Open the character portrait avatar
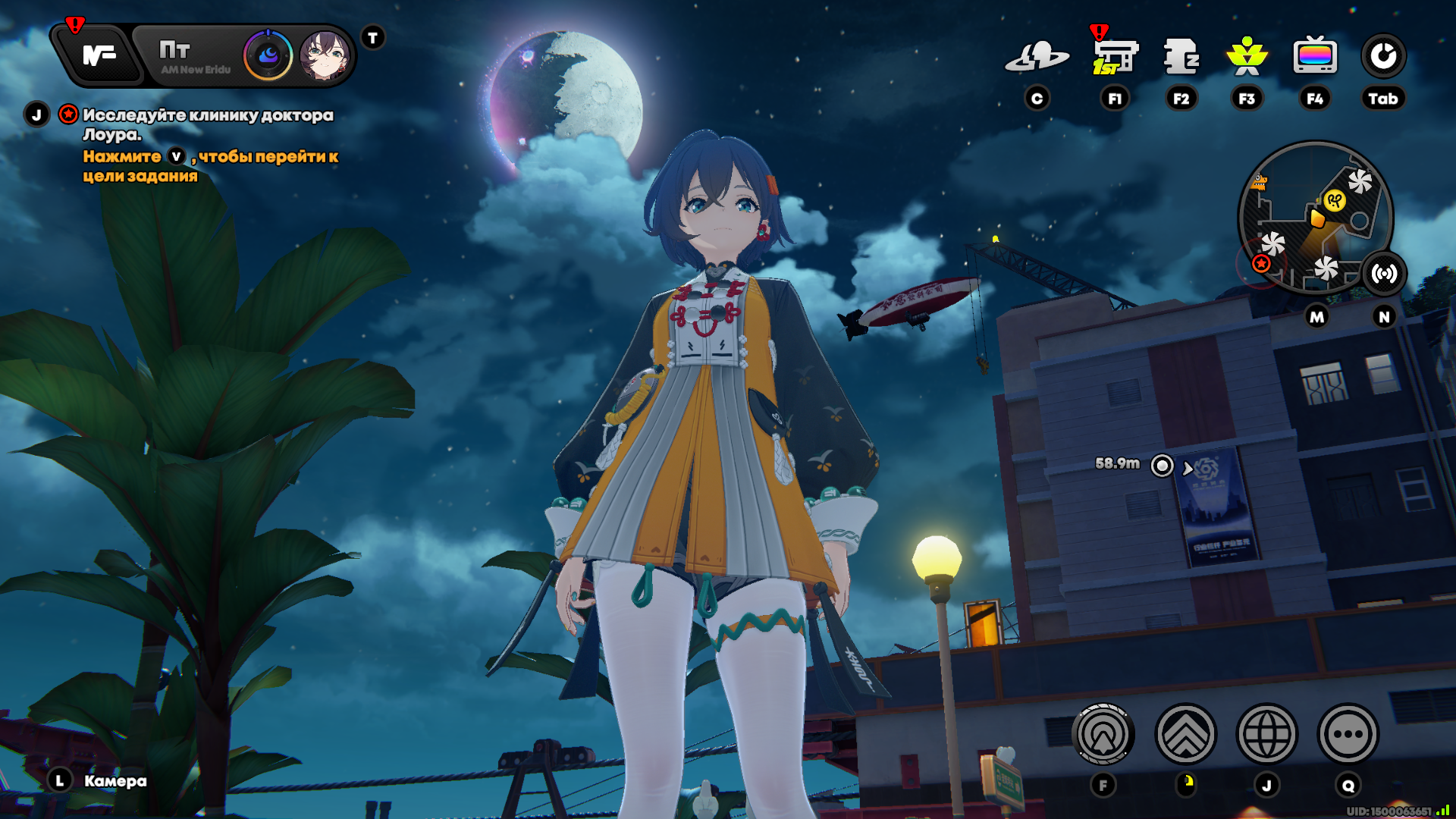 [325, 55]
